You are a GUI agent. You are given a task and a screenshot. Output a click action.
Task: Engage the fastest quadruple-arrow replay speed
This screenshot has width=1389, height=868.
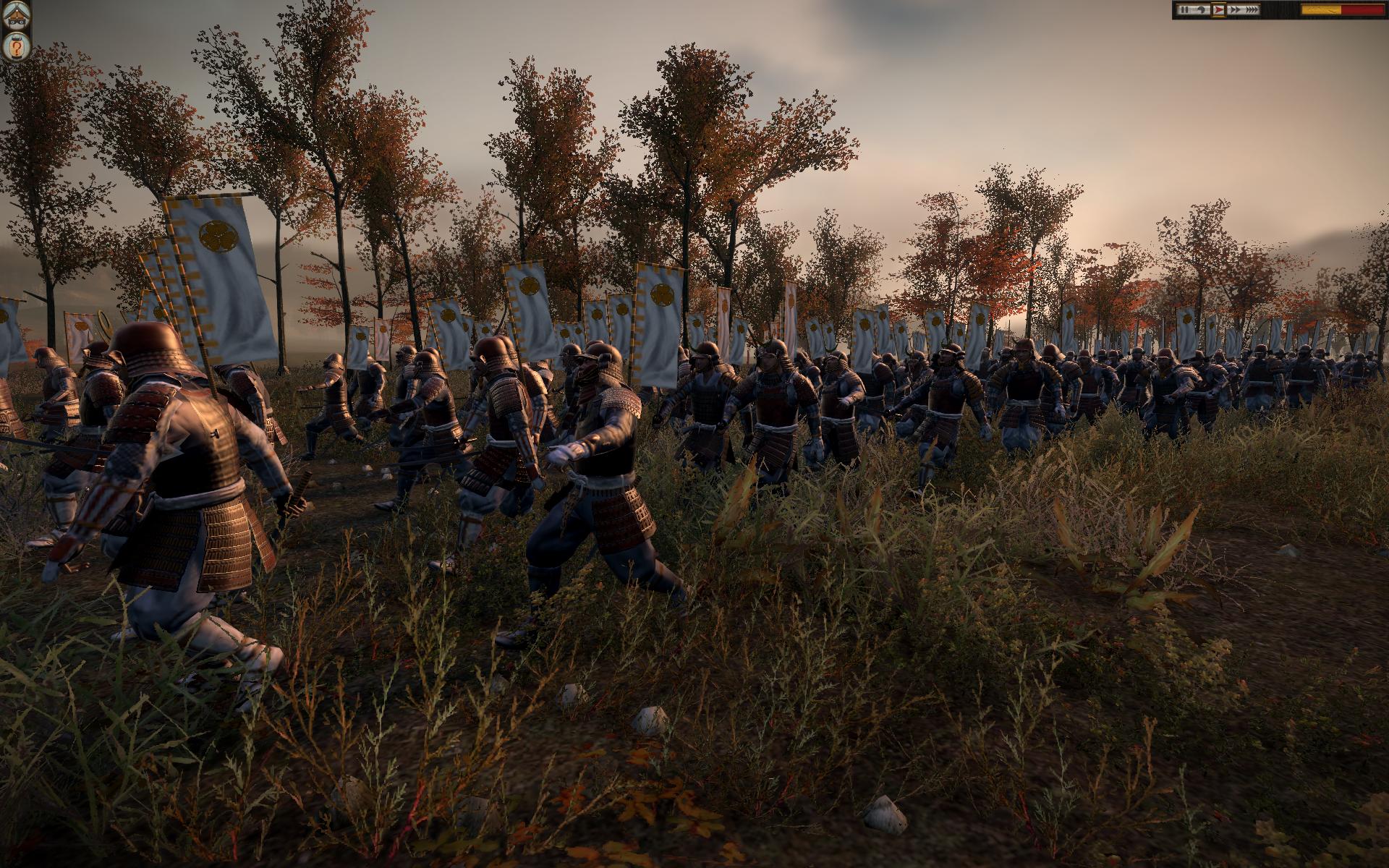[x=1252, y=9]
